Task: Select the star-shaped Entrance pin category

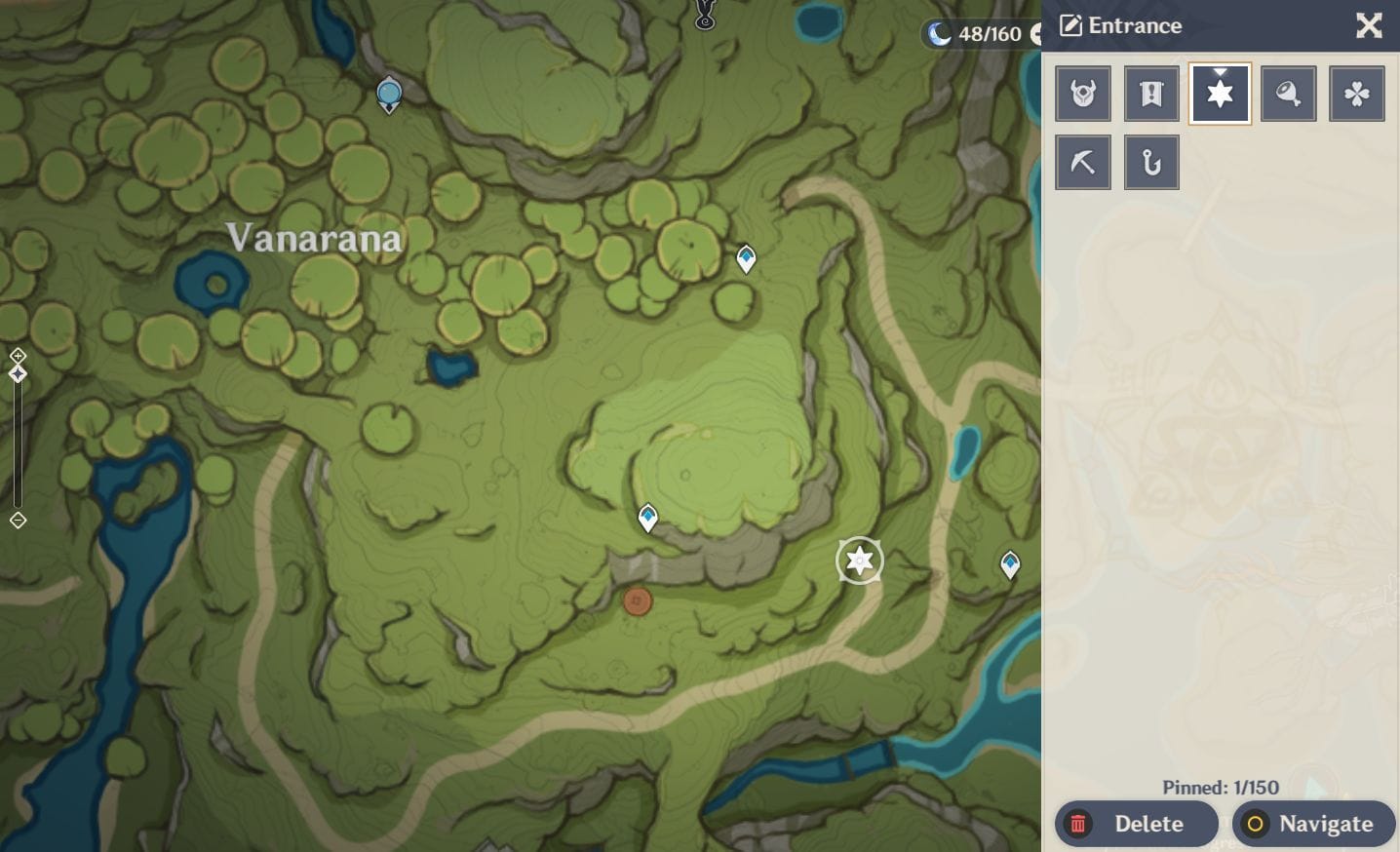Action: (1220, 94)
